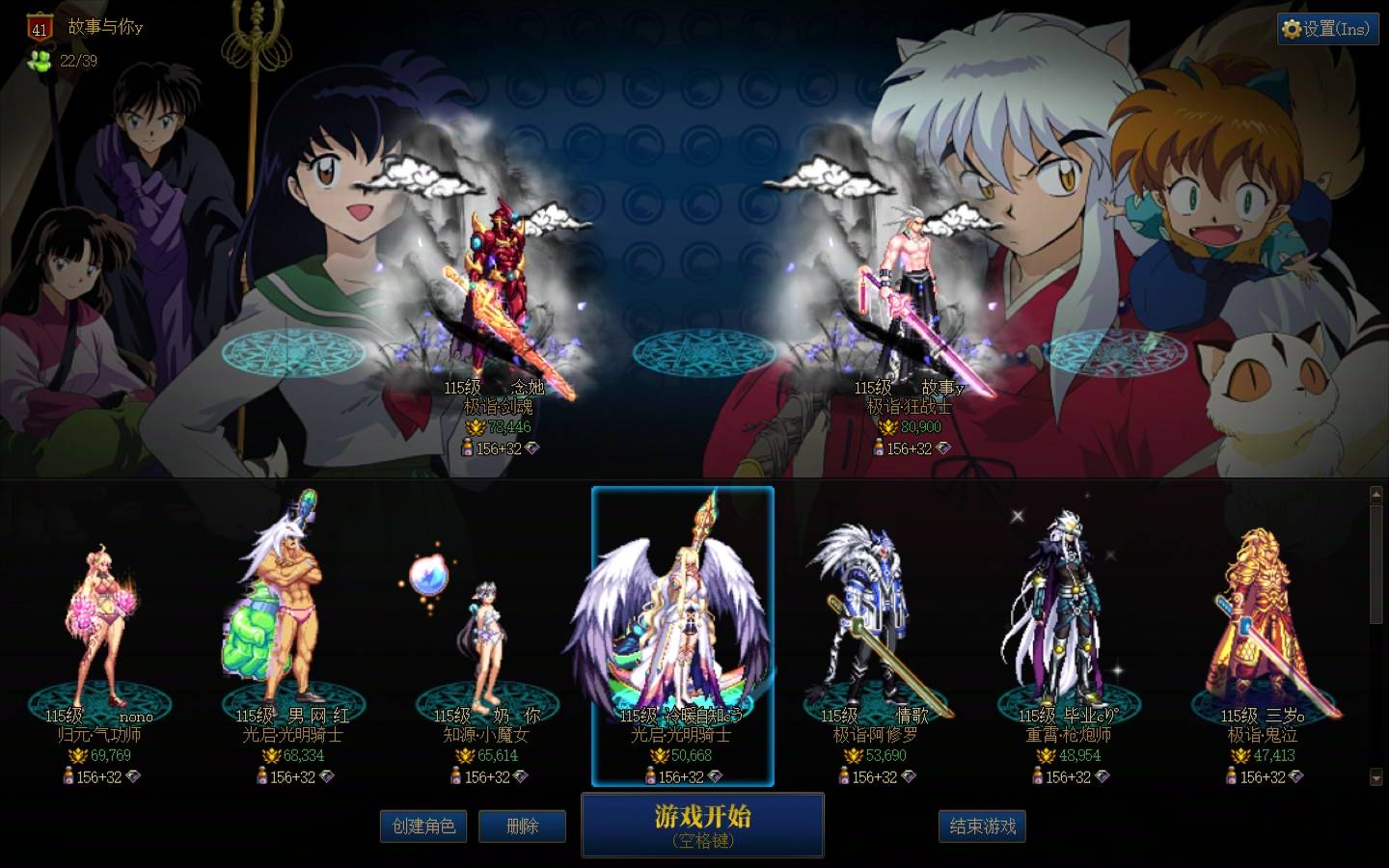
Task: Click the green guild member icon showing 22/39
Action: [39, 62]
